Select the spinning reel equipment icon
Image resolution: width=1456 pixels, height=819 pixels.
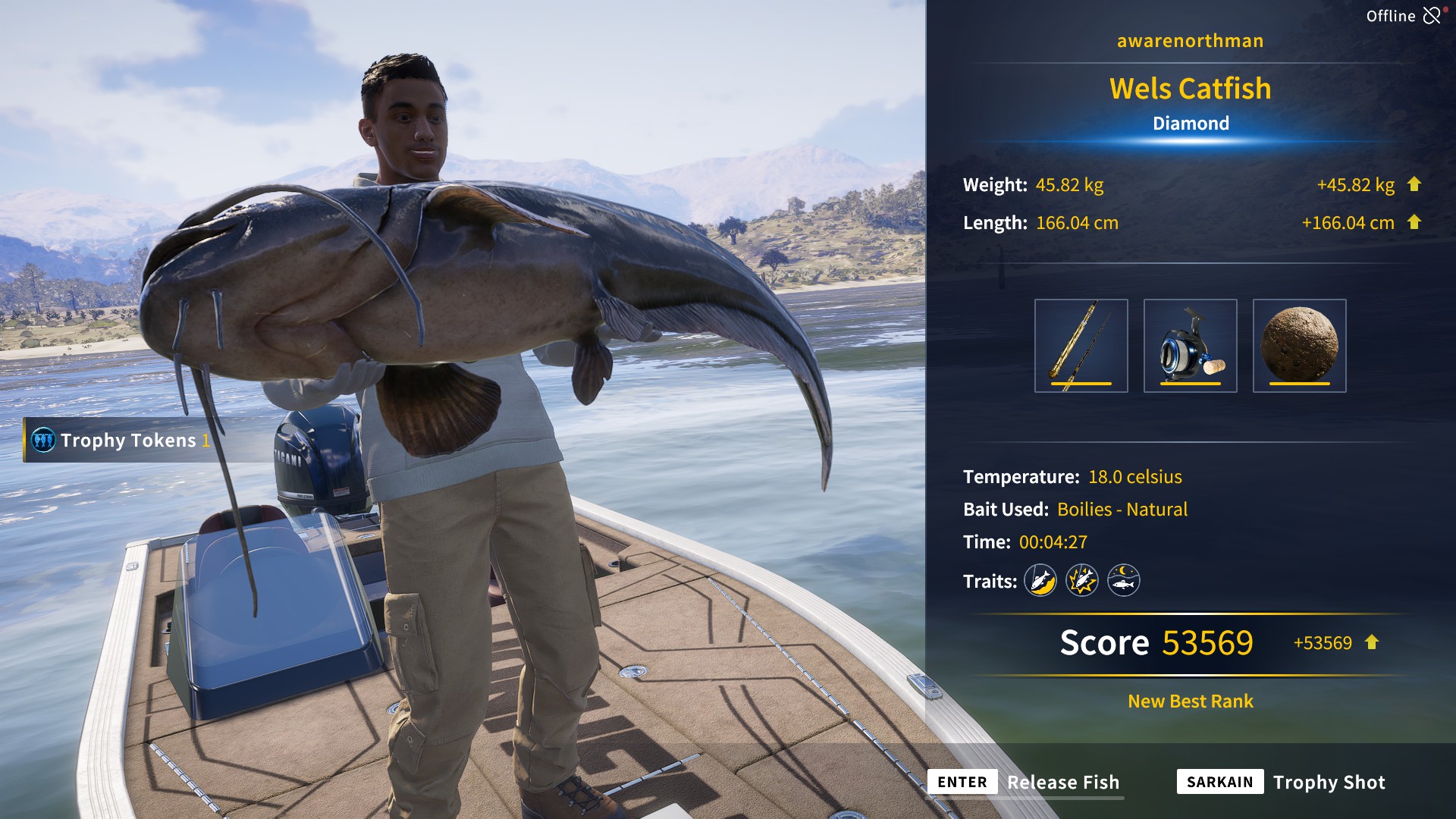click(x=1192, y=345)
